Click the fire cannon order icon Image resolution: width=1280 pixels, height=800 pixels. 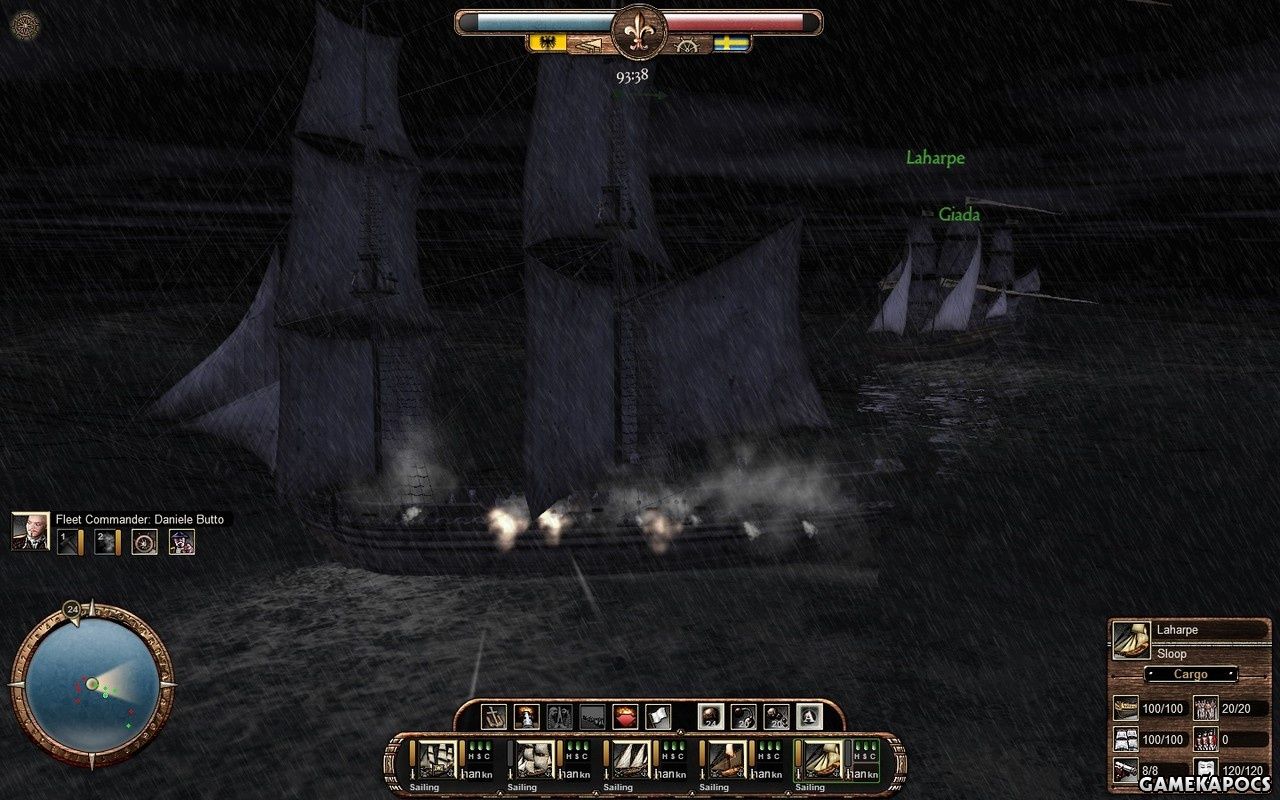pyautogui.click(x=527, y=716)
